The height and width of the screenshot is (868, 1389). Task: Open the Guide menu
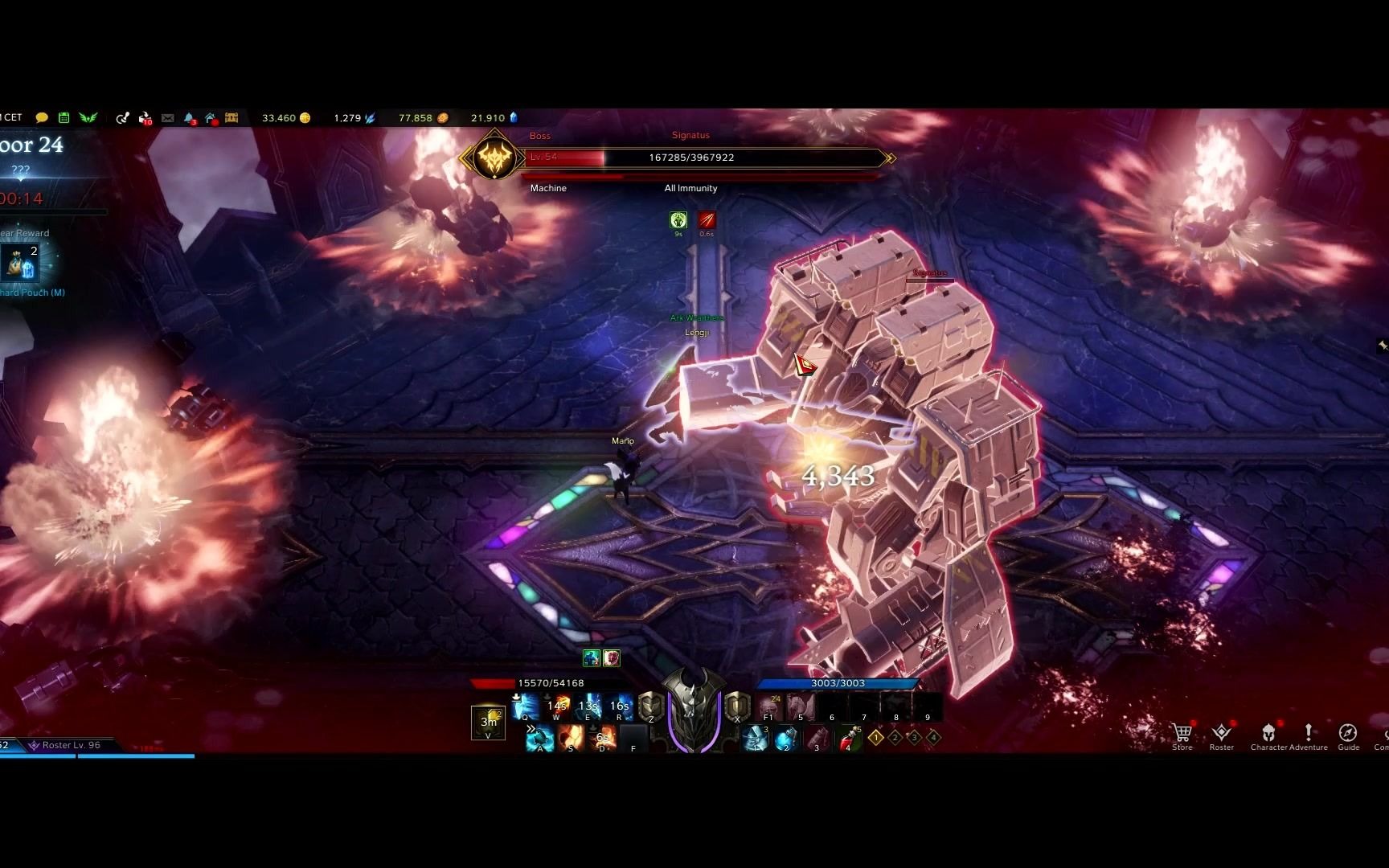tap(1348, 735)
